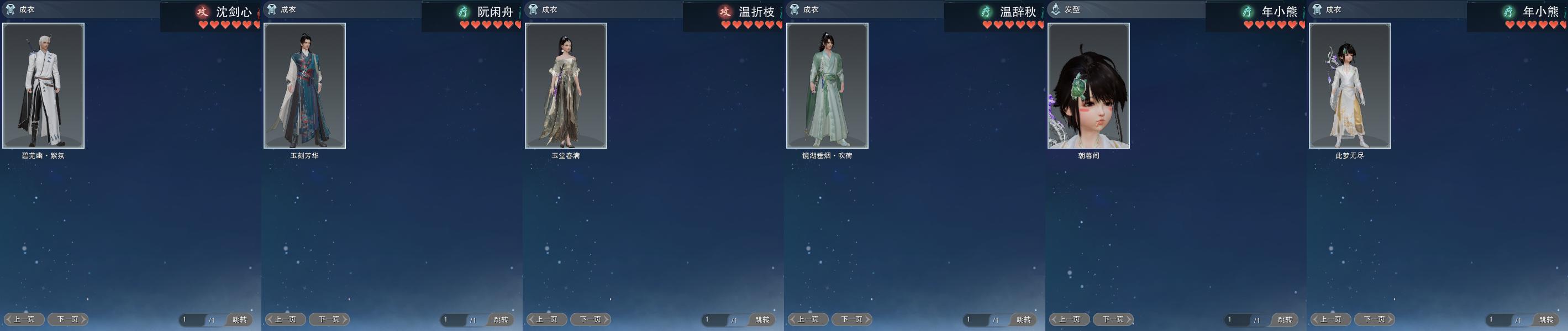
Task: Click the 发型 hairstyle category label
Action: [1072, 10]
